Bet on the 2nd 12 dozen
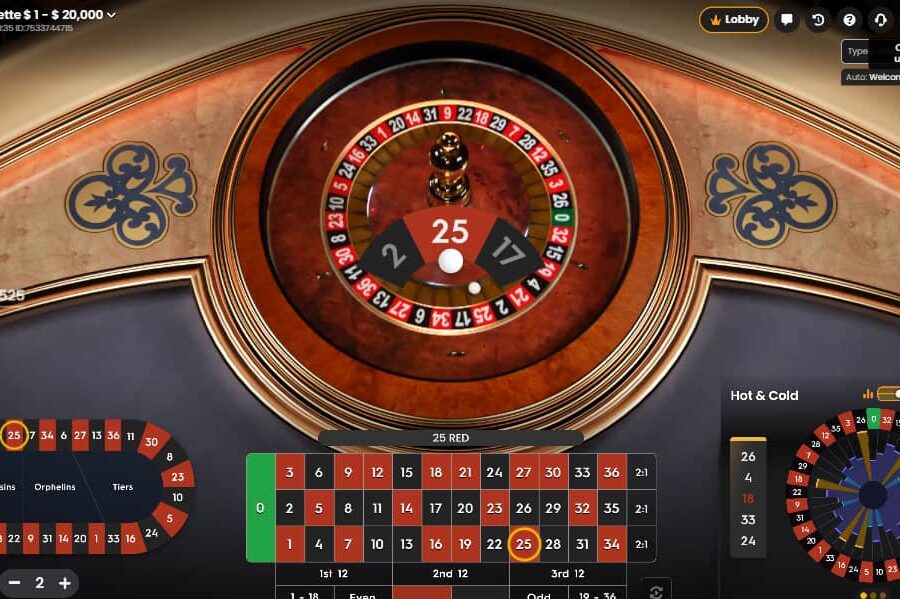900x599 pixels. coord(450,574)
